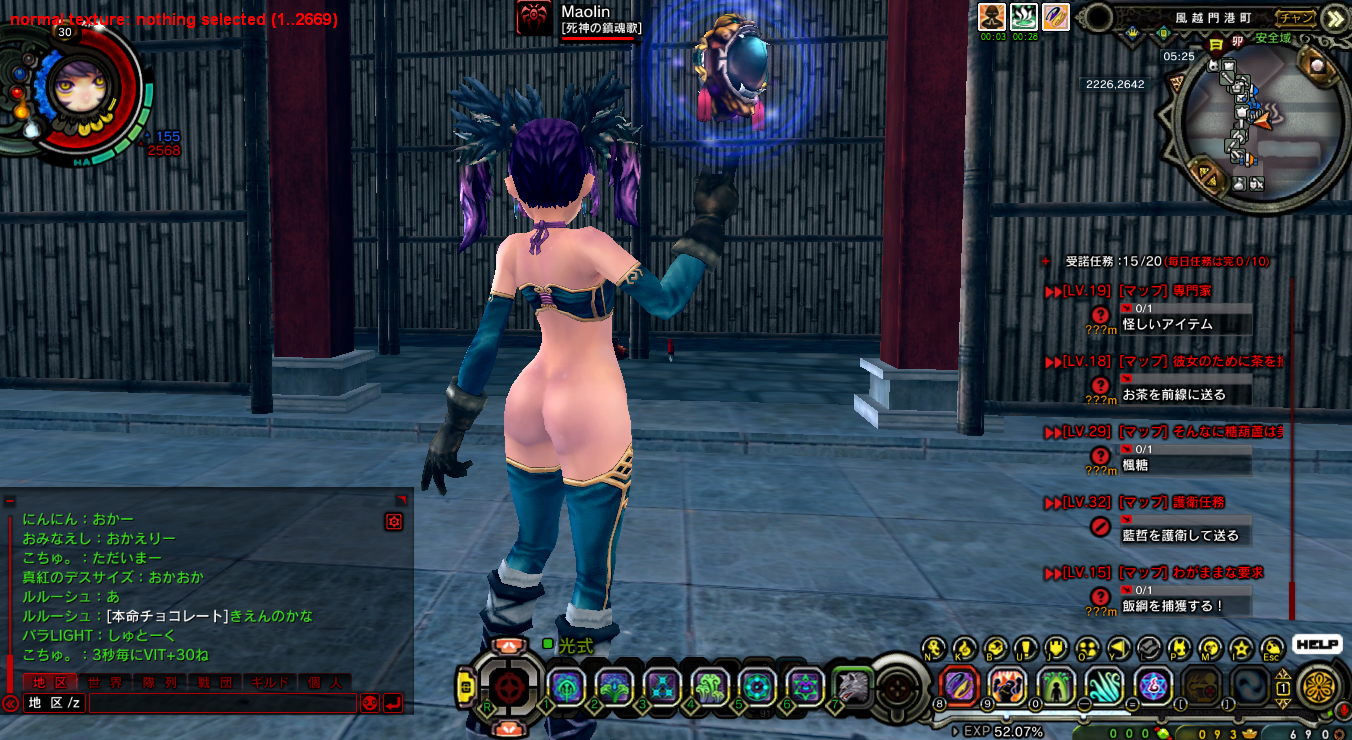The height and width of the screenshot is (740, 1352).
Task: Select the ギルド chat tab
Action: [269, 682]
